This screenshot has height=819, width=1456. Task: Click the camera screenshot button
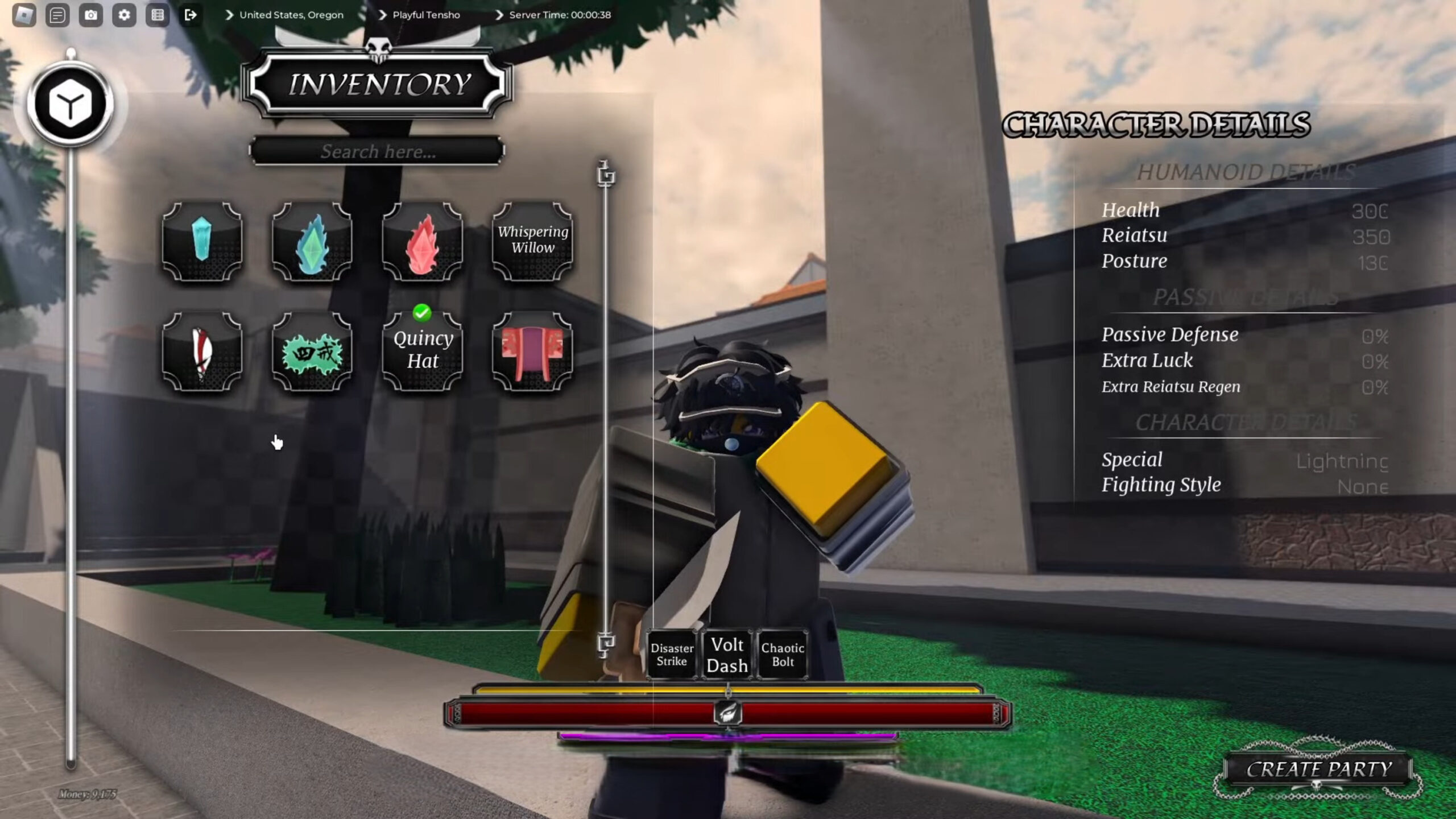91,15
